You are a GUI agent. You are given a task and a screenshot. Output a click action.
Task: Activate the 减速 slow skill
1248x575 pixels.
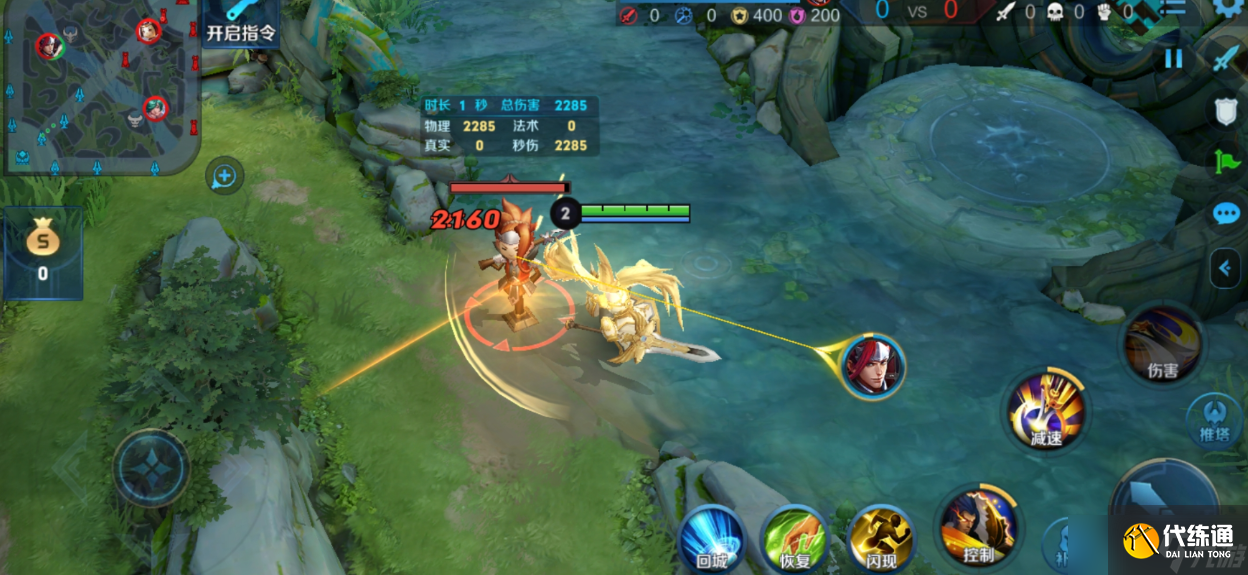tap(1046, 410)
